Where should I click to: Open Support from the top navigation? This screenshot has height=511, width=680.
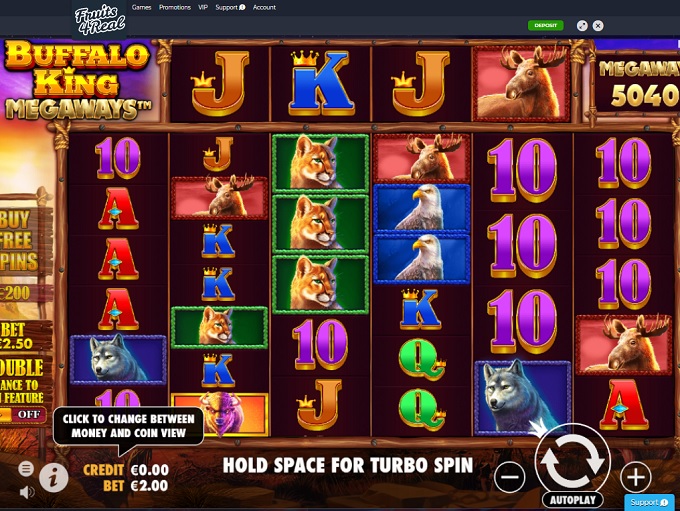pos(229,7)
